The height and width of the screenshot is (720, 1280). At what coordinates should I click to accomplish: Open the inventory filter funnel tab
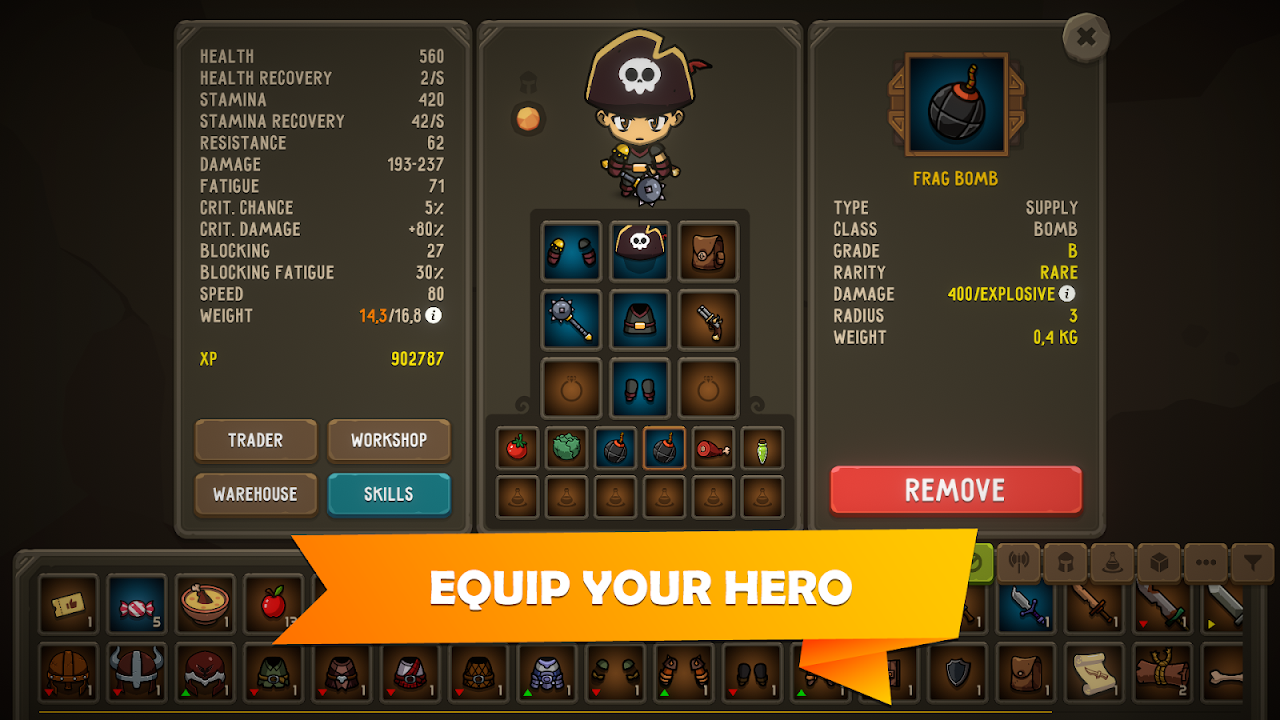(x=1252, y=563)
